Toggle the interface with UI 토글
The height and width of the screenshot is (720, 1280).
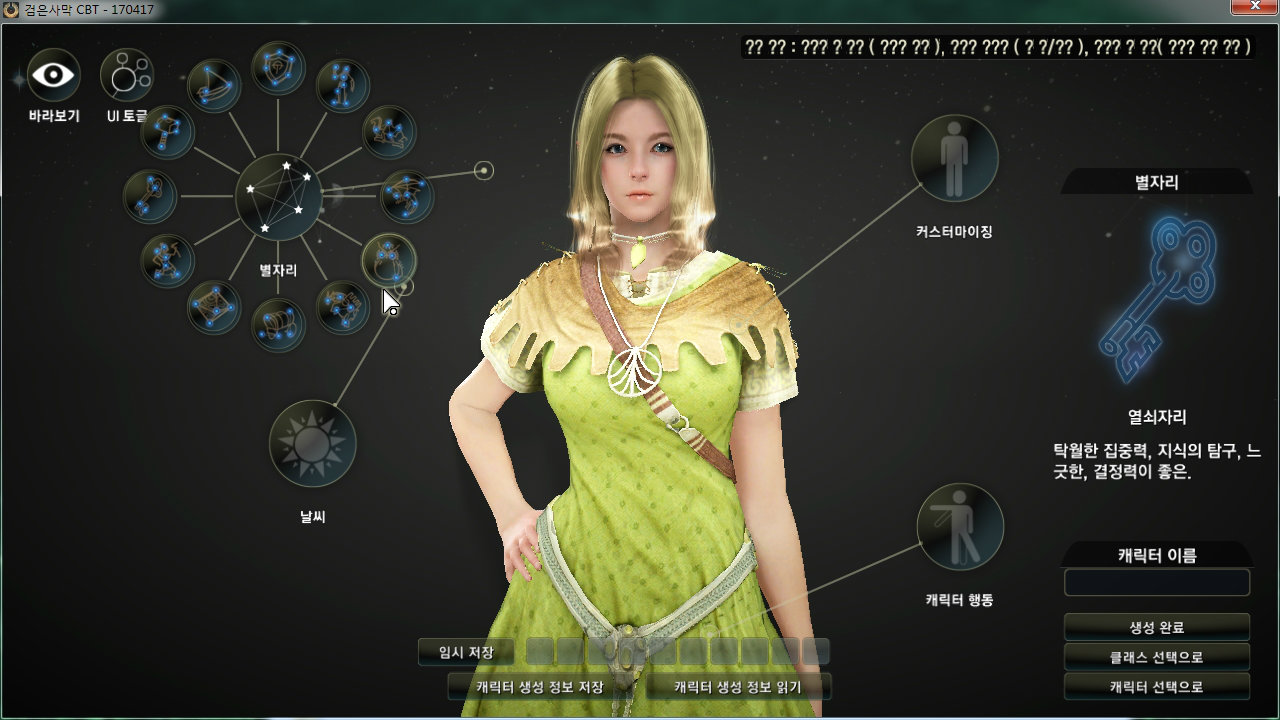tap(126, 75)
